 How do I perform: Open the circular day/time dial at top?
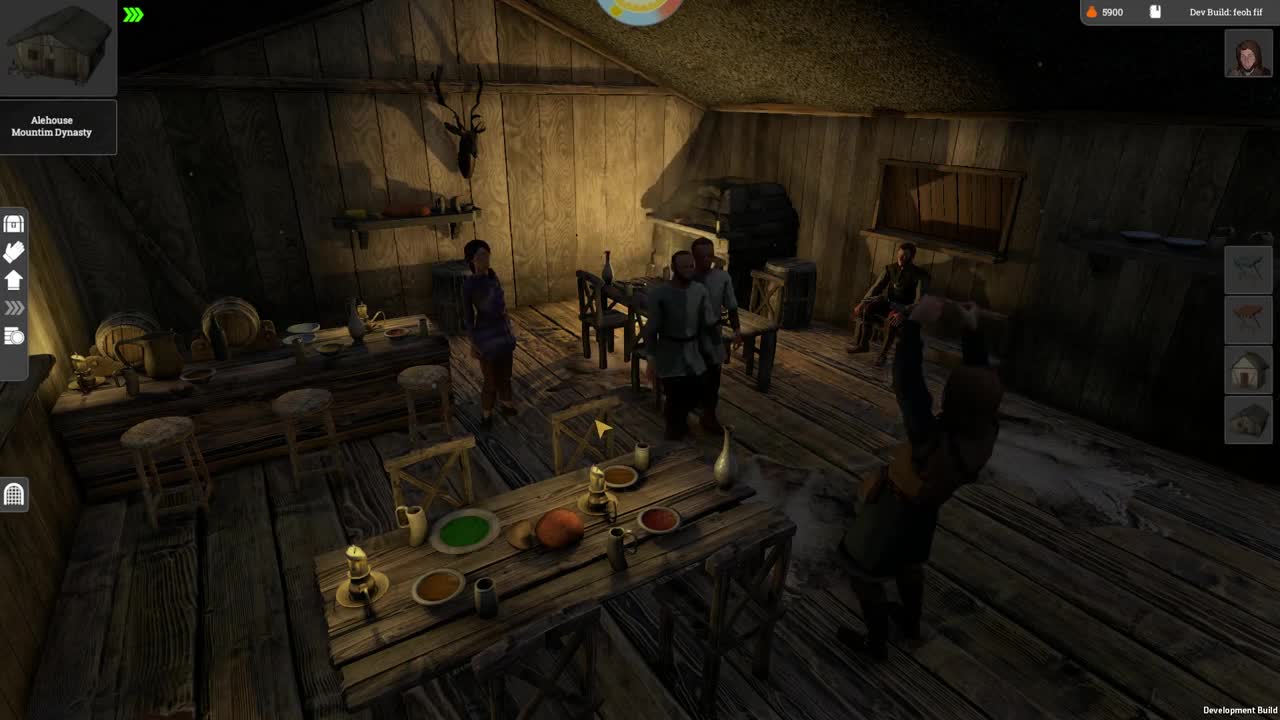pos(638,10)
